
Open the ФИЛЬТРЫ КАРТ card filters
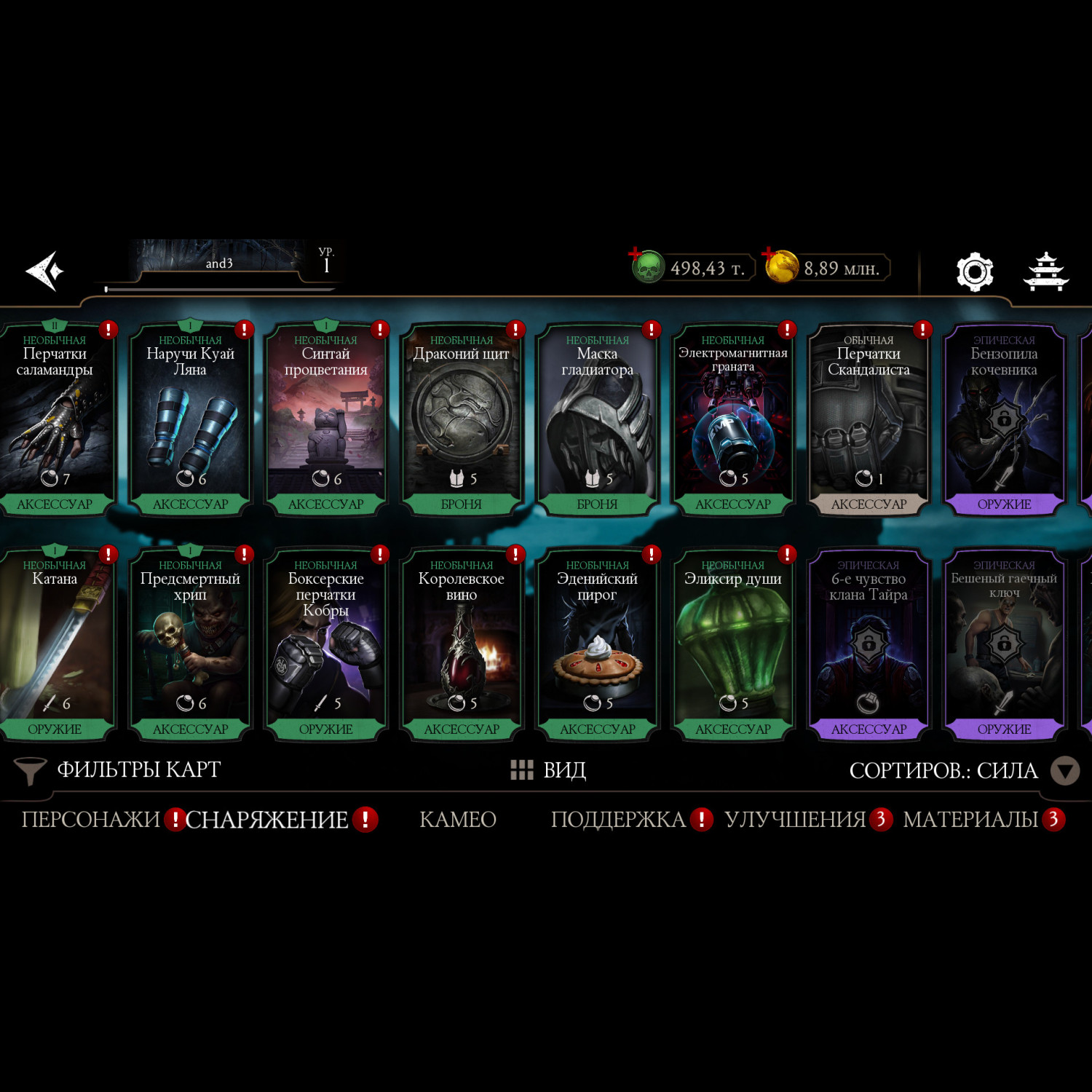[x=120, y=770]
